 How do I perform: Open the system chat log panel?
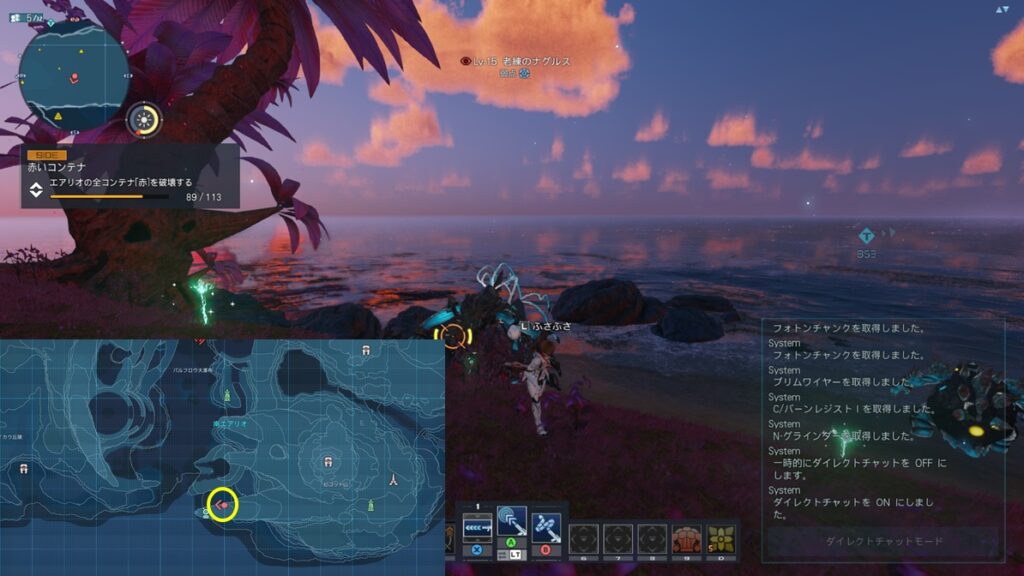pos(882,420)
